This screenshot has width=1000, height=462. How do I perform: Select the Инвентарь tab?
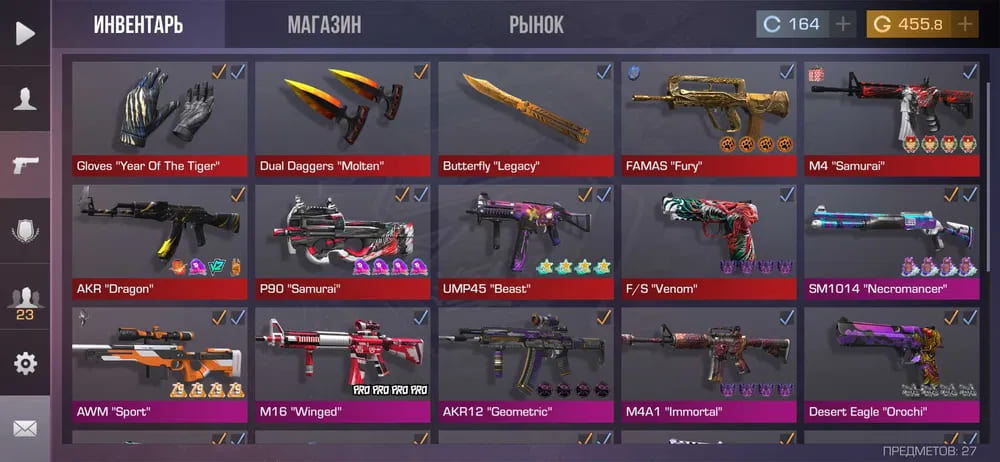(x=138, y=24)
